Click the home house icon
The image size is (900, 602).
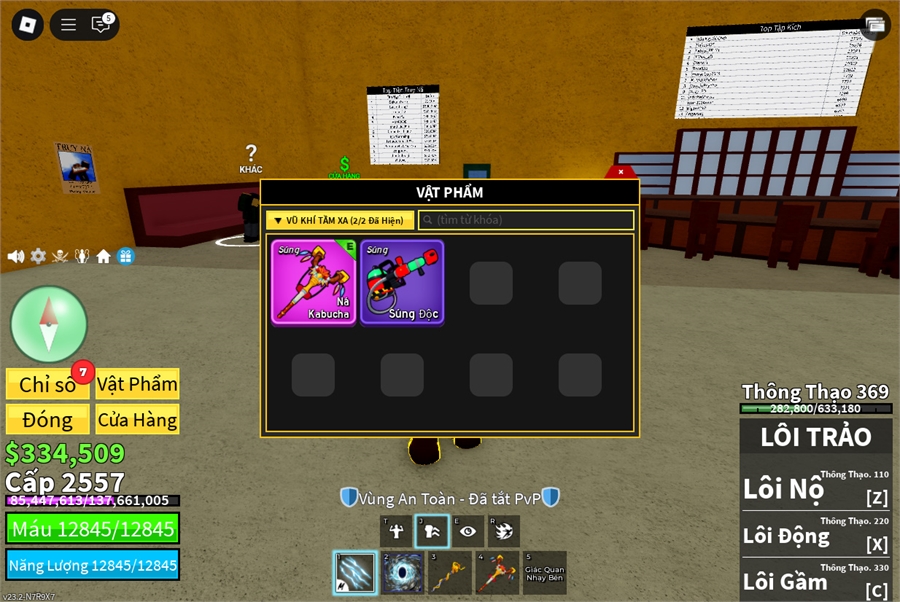pos(103,256)
